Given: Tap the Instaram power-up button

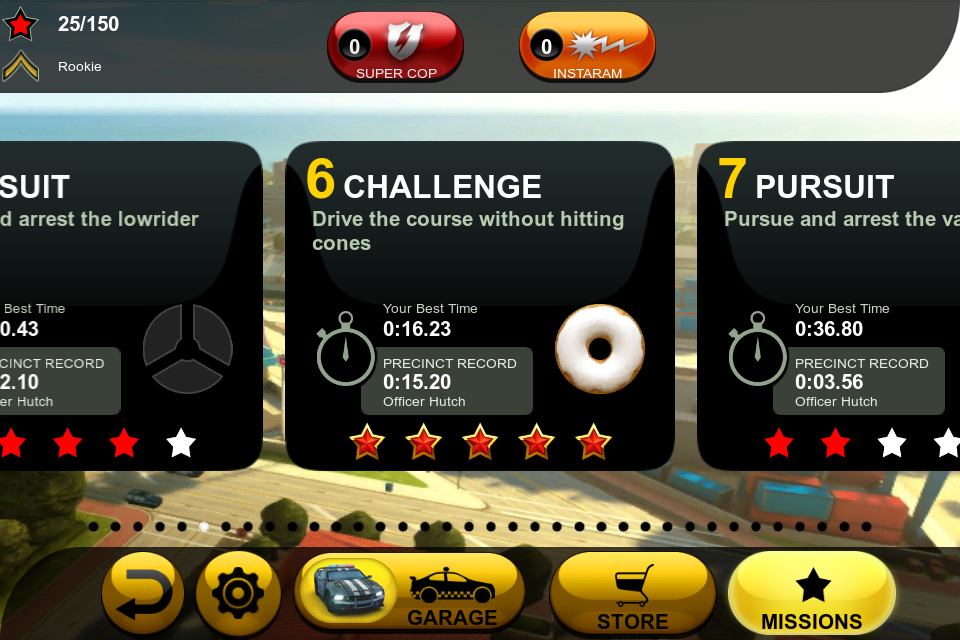Looking at the screenshot, I should pyautogui.click(x=587, y=47).
